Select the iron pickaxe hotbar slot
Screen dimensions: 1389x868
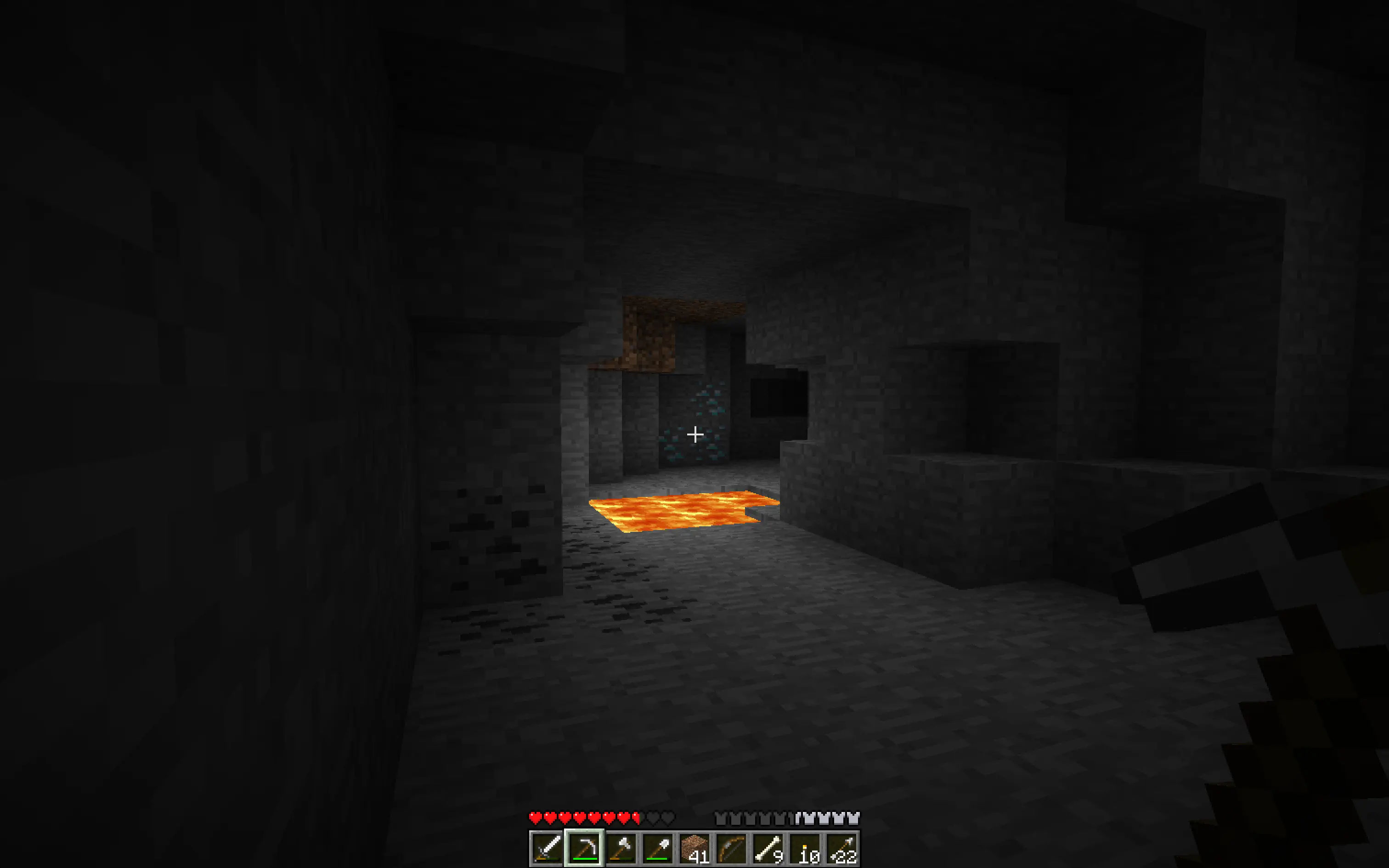pos(584,849)
